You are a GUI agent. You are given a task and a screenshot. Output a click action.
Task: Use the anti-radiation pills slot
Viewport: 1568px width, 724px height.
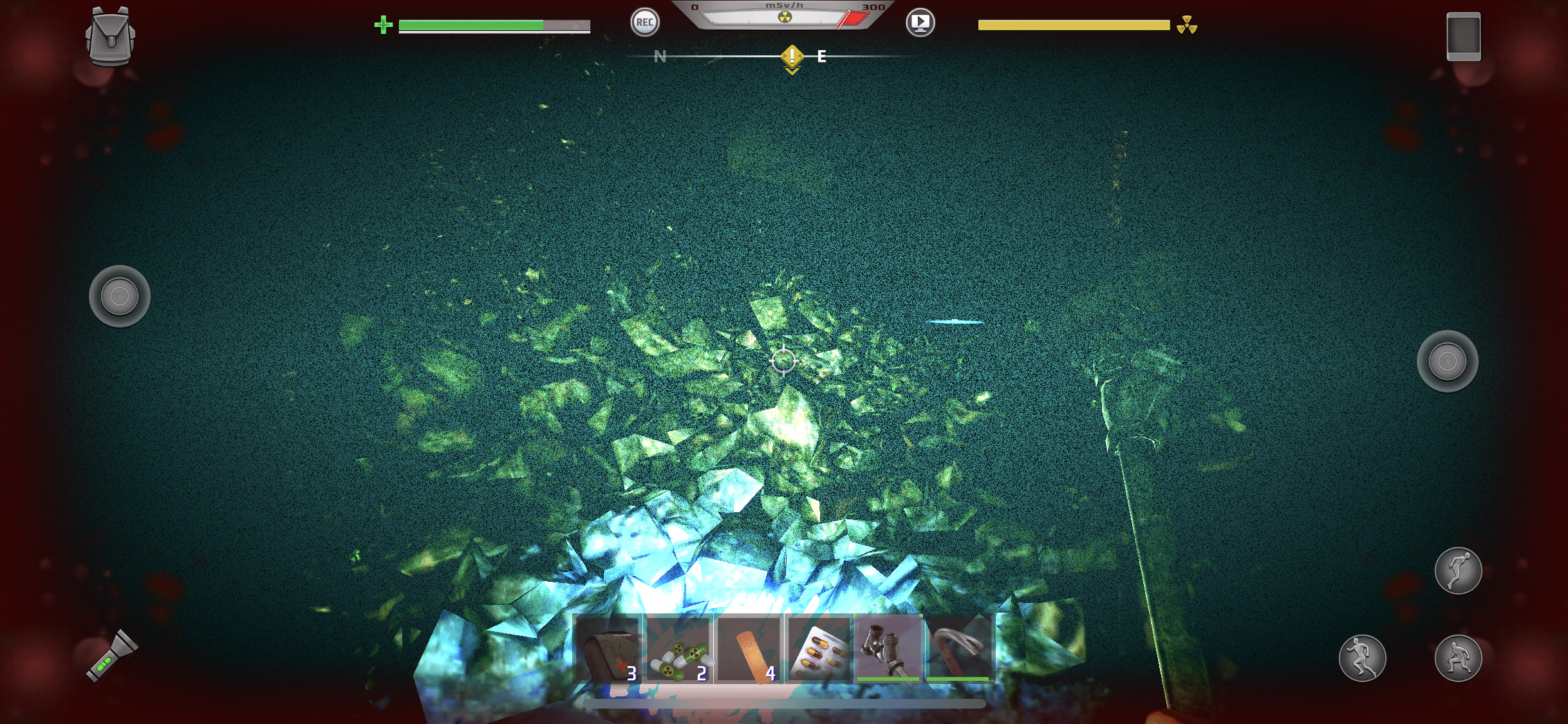tap(680, 650)
